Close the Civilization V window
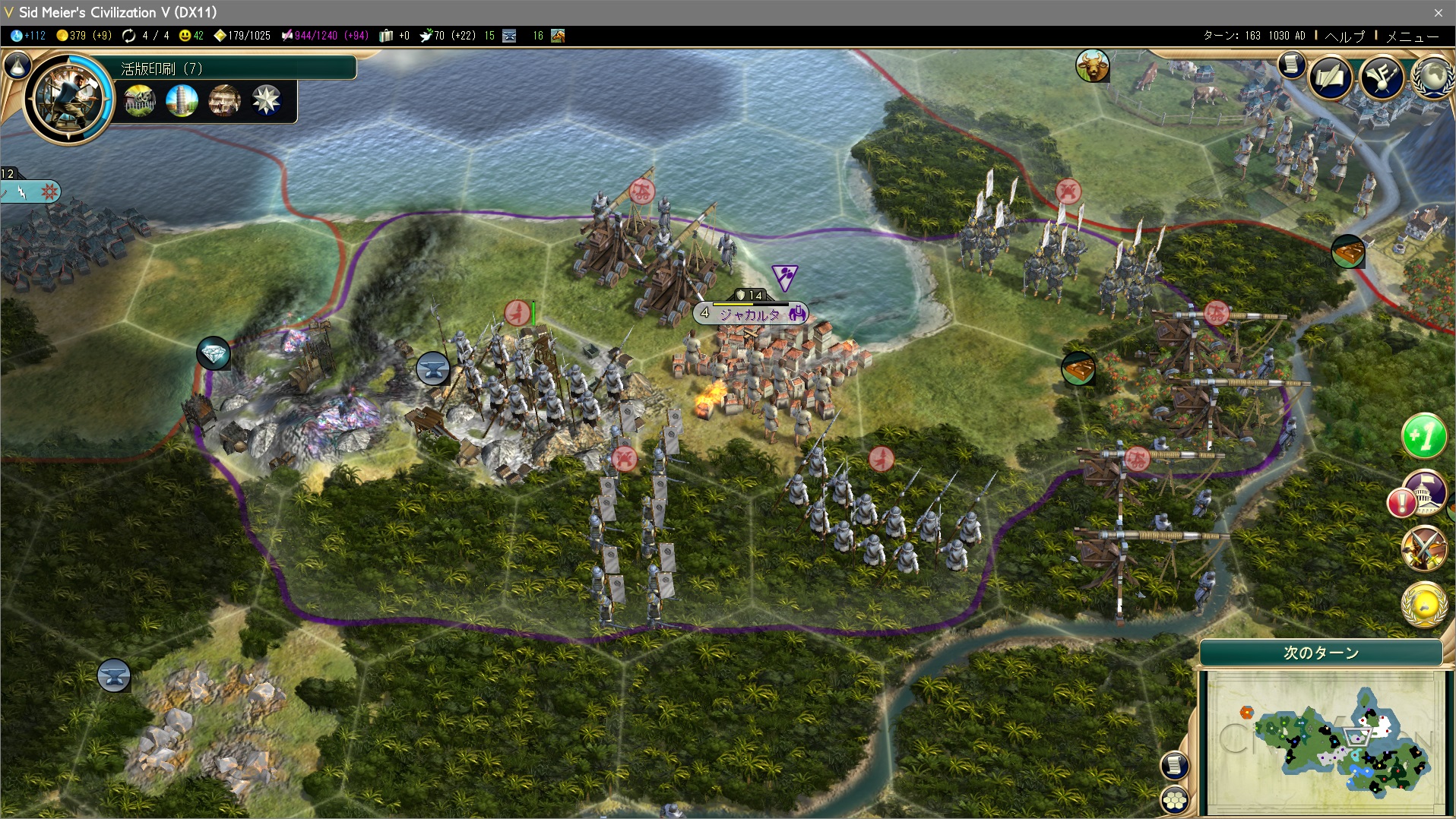1456x819 pixels. coord(1438,12)
